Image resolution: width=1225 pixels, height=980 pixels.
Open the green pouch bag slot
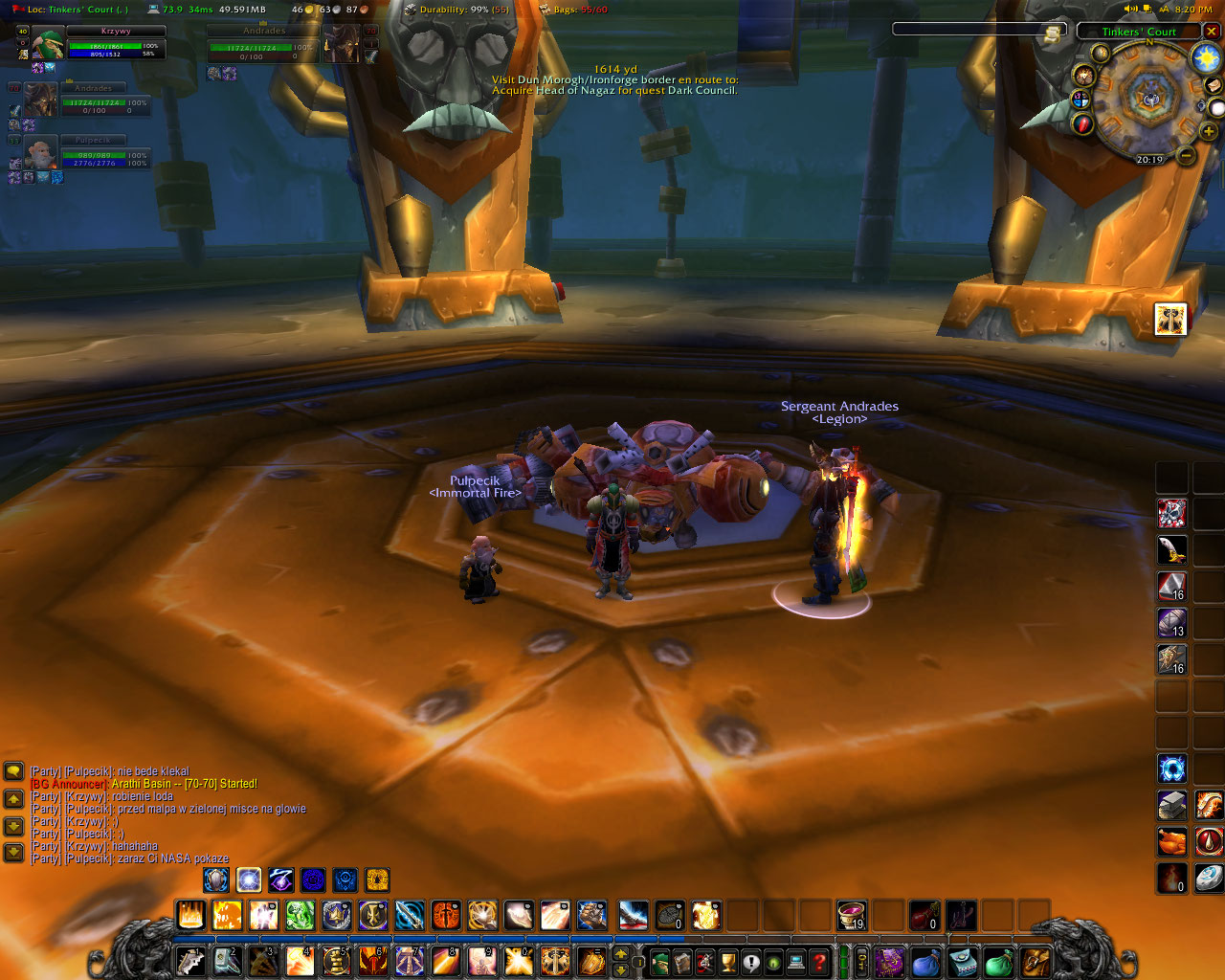(x=998, y=961)
